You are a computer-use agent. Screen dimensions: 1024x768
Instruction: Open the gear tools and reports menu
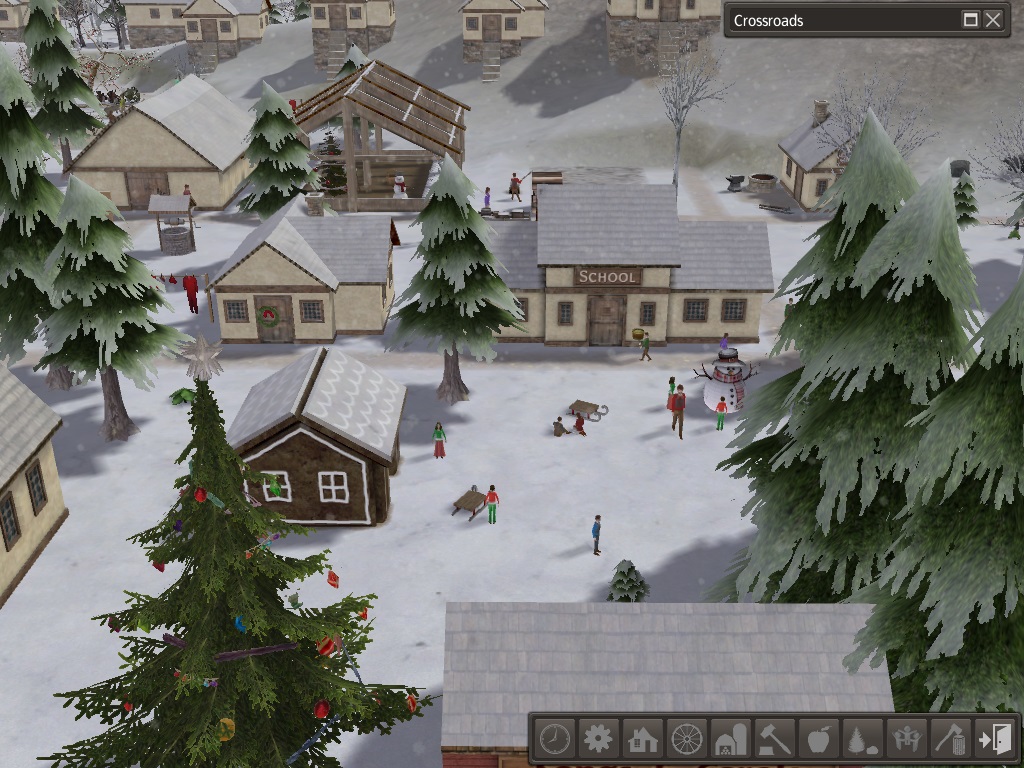(598, 739)
